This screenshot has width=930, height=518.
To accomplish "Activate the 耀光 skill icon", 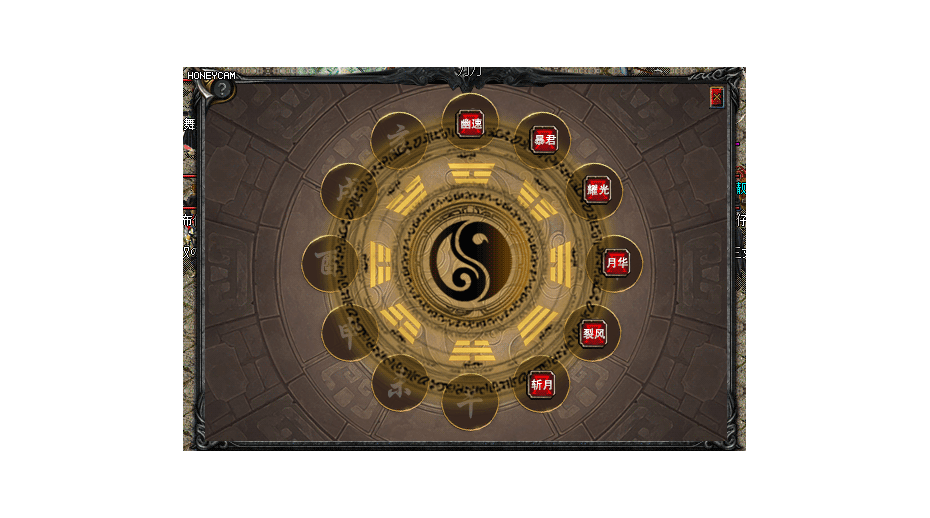I will coord(597,190).
